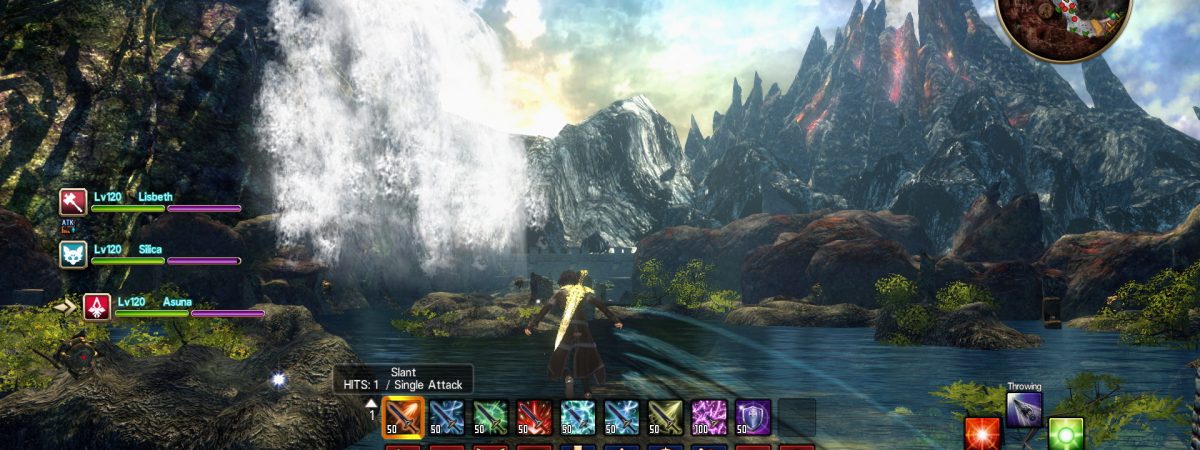Activate the Slant sword skill

coord(403,417)
